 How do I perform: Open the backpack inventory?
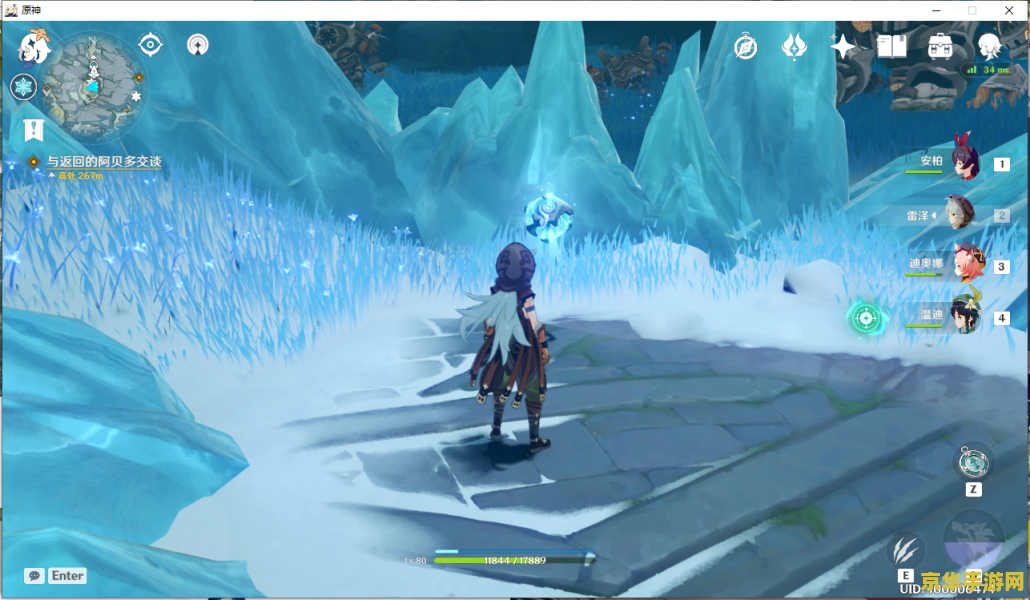point(940,46)
